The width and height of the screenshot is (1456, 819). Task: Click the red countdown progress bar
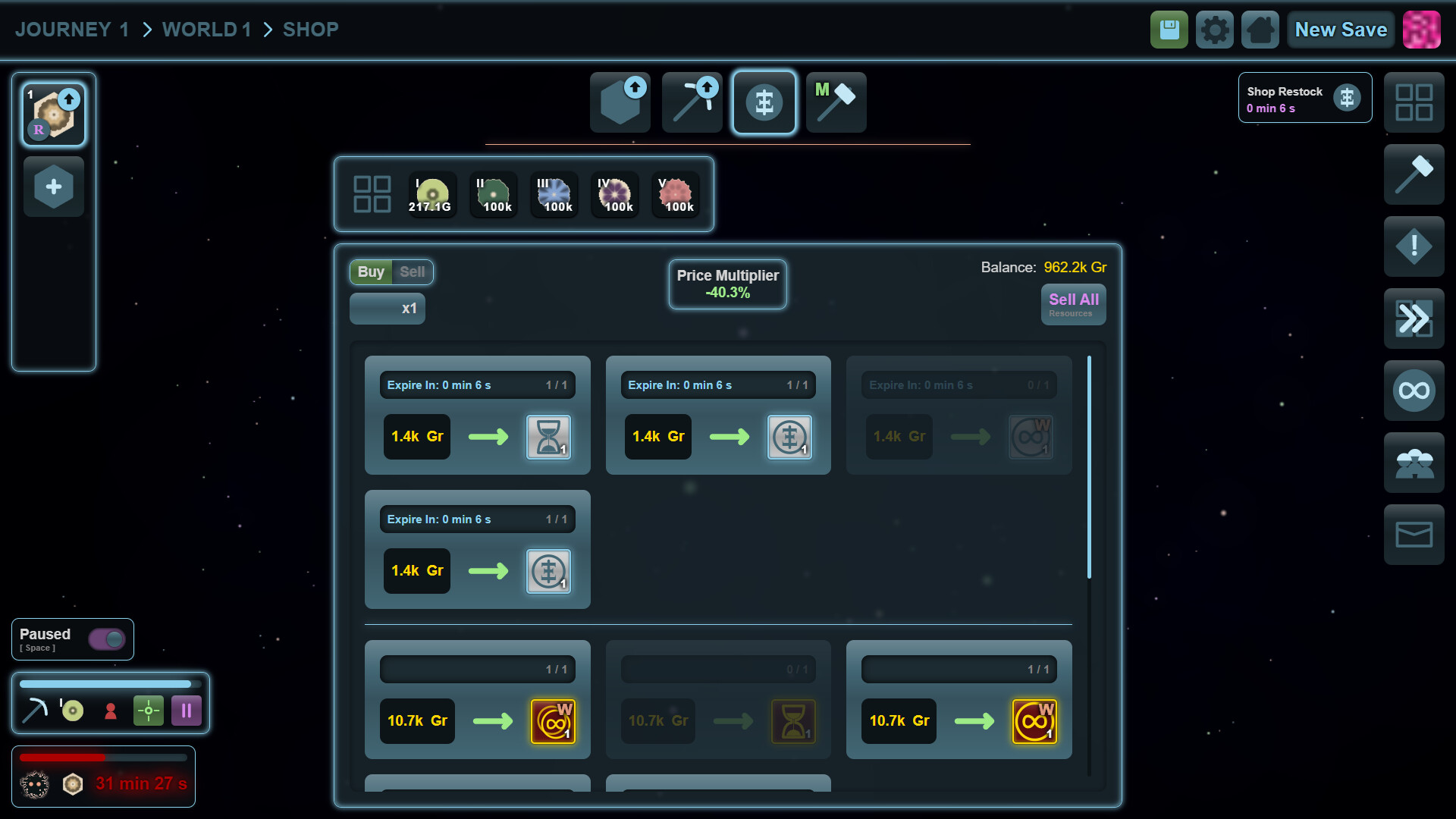pyautogui.click(x=104, y=756)
